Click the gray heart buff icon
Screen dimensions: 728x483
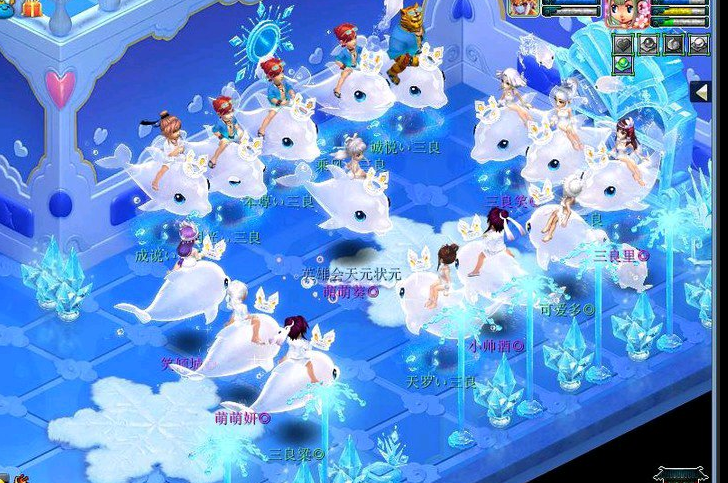[622, 45]
